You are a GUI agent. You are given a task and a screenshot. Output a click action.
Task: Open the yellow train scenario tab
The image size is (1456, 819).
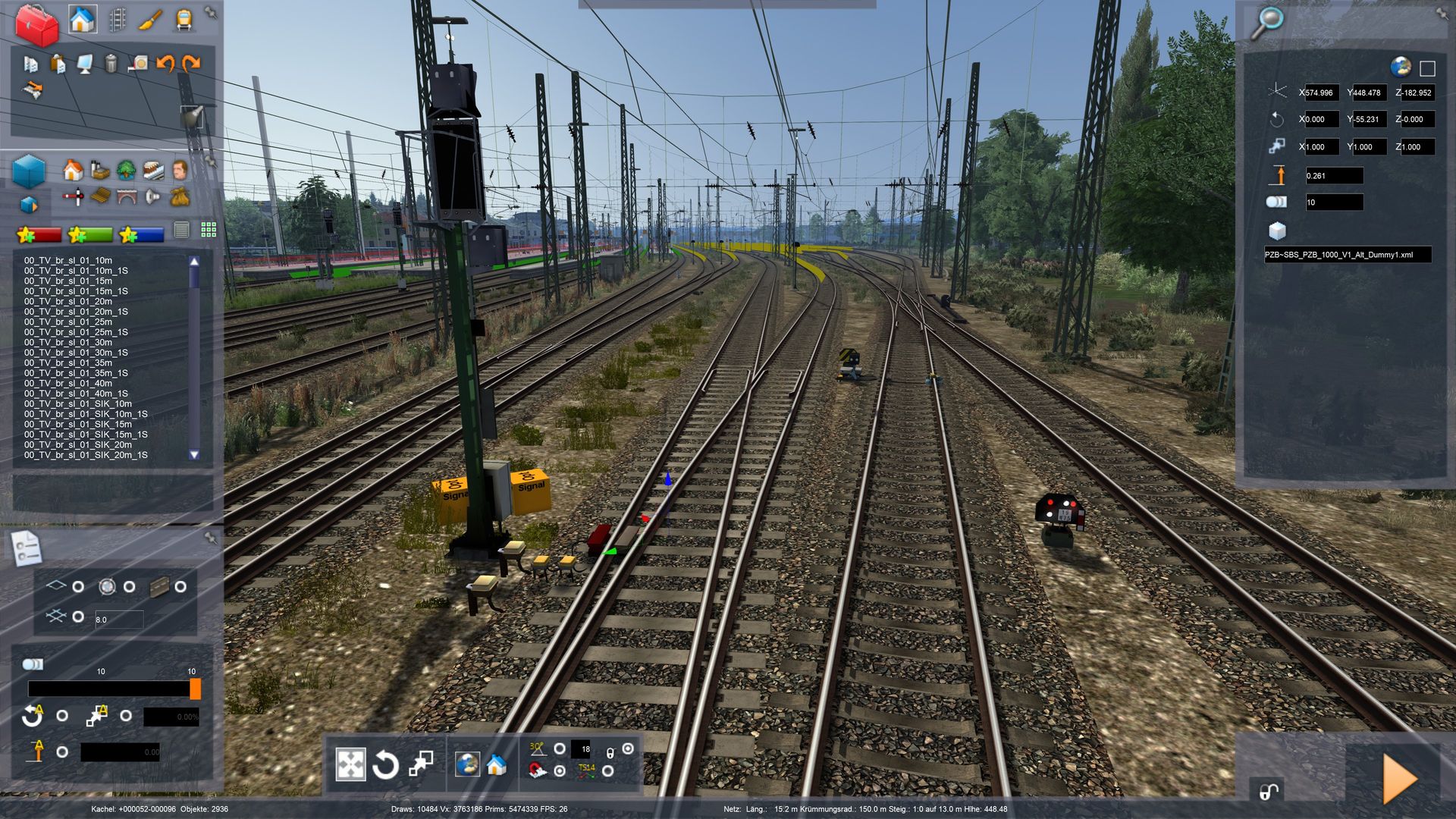pyautogui.click(x=184, y=20)
